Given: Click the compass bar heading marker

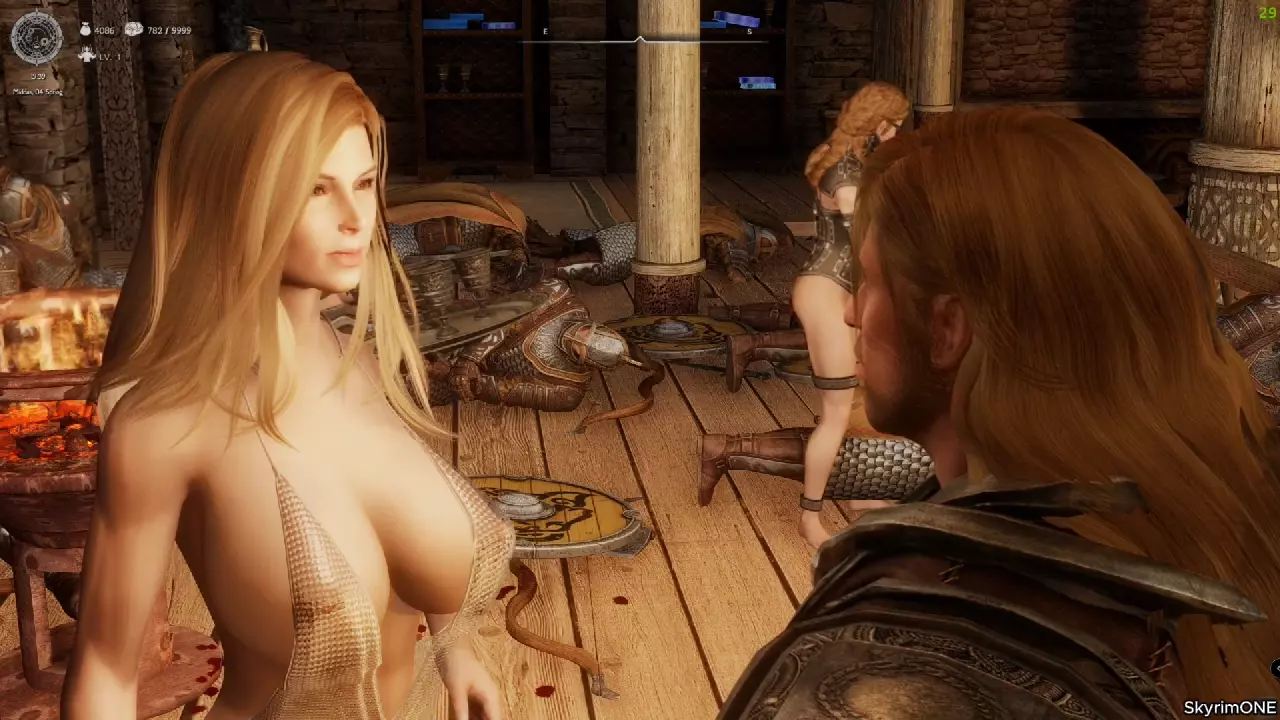Looking at the screenshot, I should (x=640, y=40).
